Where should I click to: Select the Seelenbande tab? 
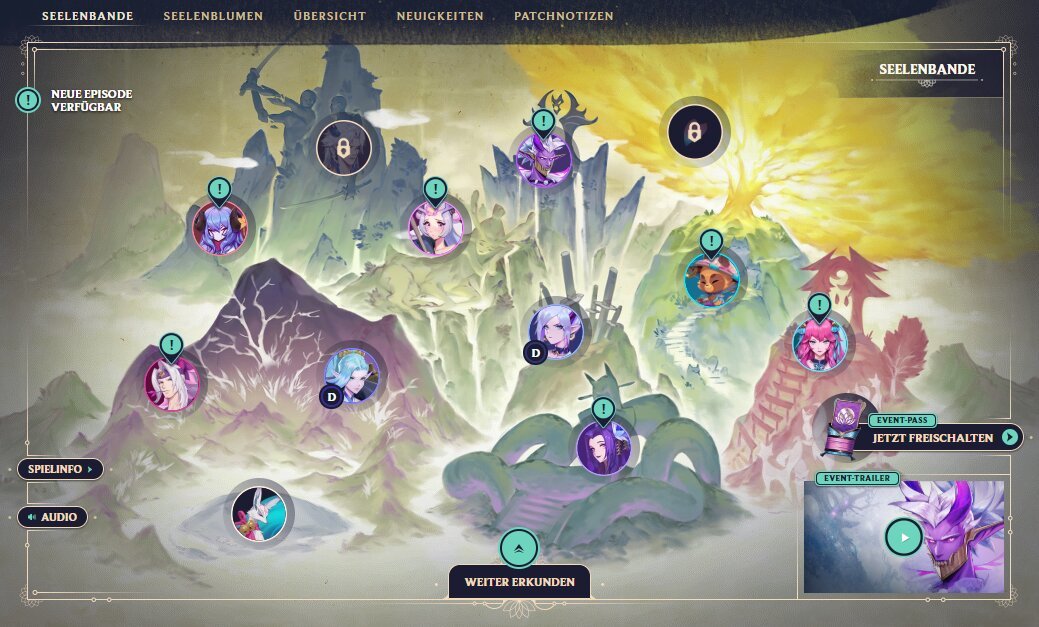88,16
